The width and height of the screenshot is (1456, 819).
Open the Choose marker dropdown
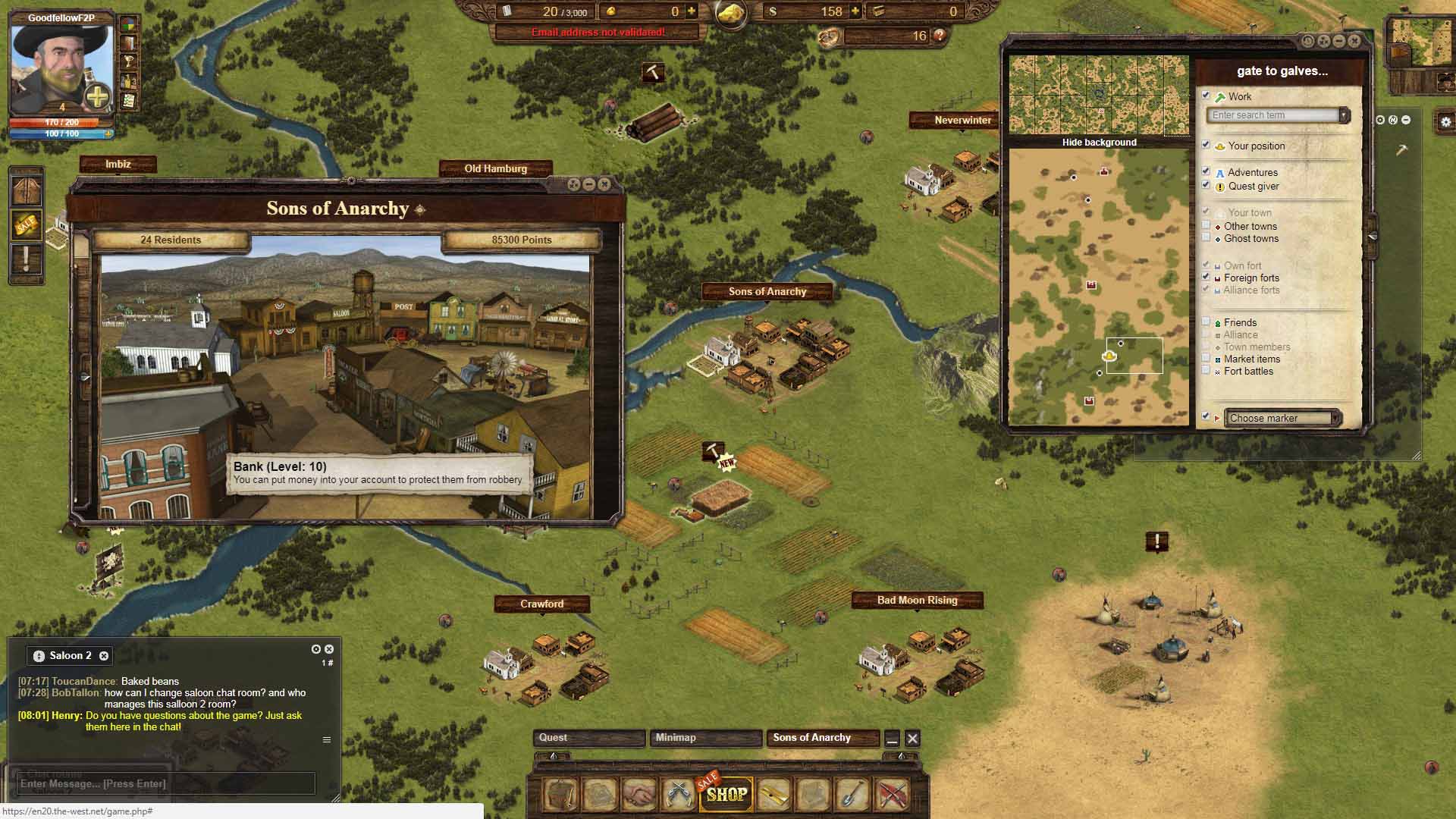tap(1282, 418)
